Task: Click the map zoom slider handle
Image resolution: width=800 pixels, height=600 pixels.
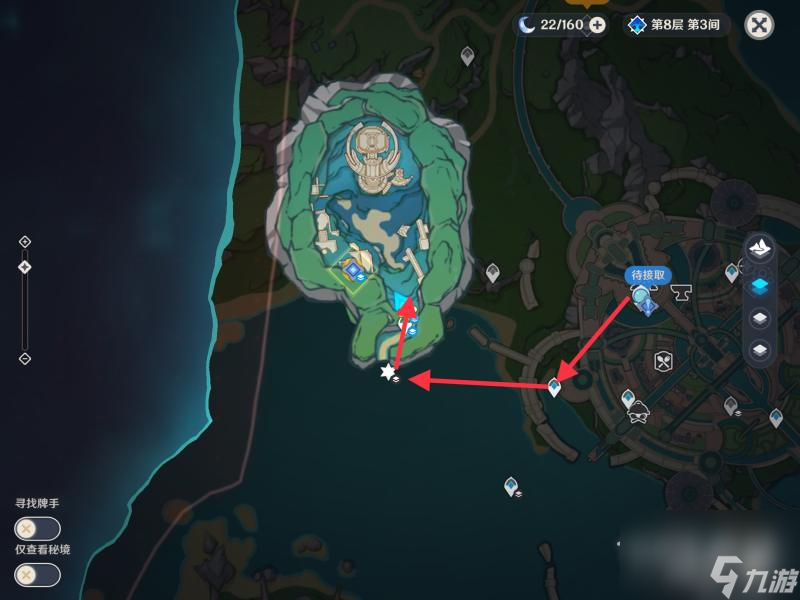Action: coord(25,266)
